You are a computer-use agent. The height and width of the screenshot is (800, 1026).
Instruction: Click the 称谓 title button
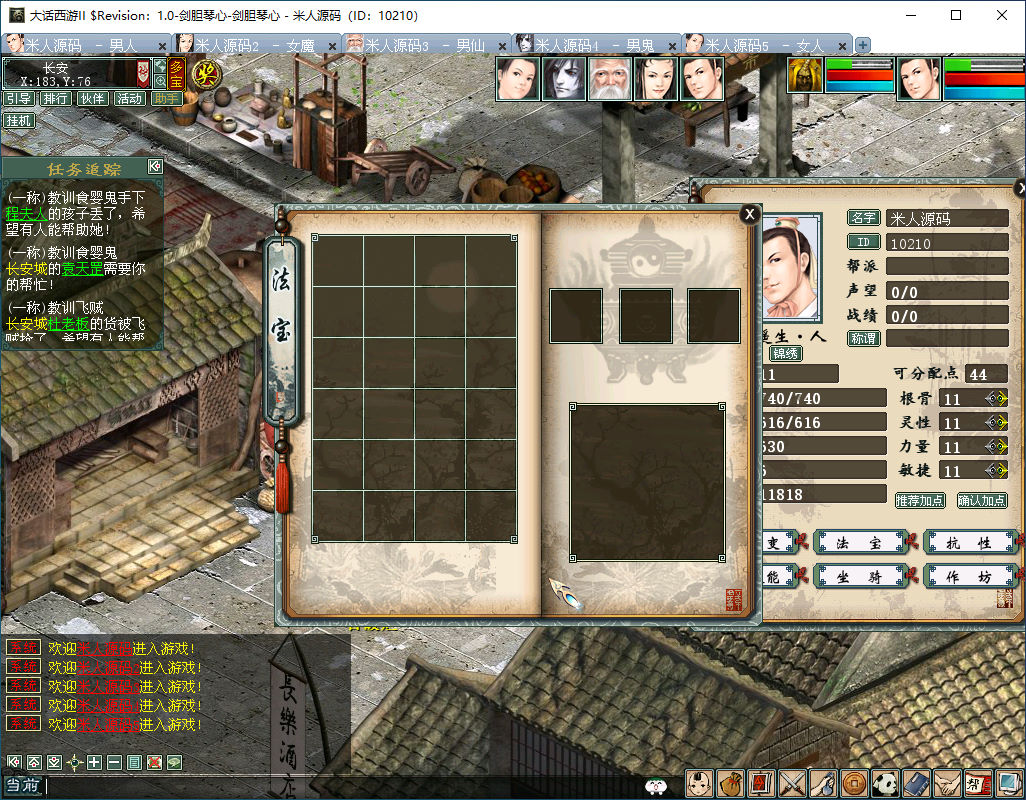point(863,339)
